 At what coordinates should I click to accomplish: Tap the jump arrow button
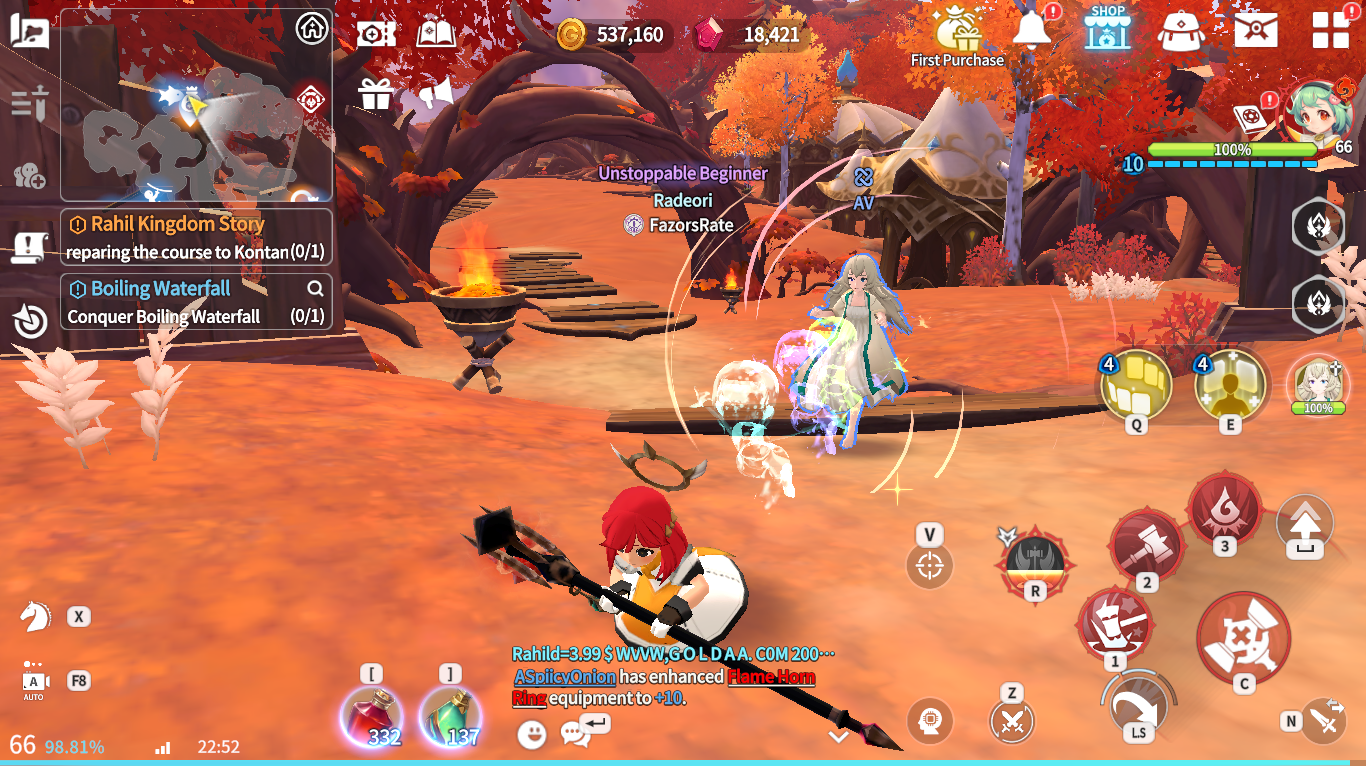1305,523
